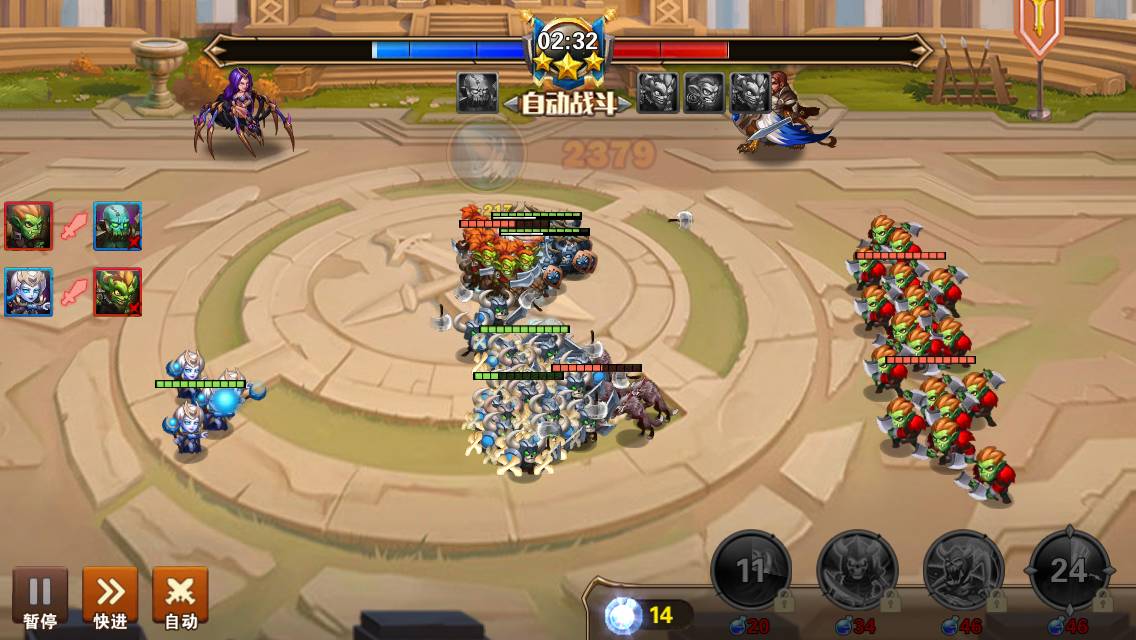The image size is (1136, 640).
Task: Activate the locked skill showing cooldown 11
Action: point(751,571)
